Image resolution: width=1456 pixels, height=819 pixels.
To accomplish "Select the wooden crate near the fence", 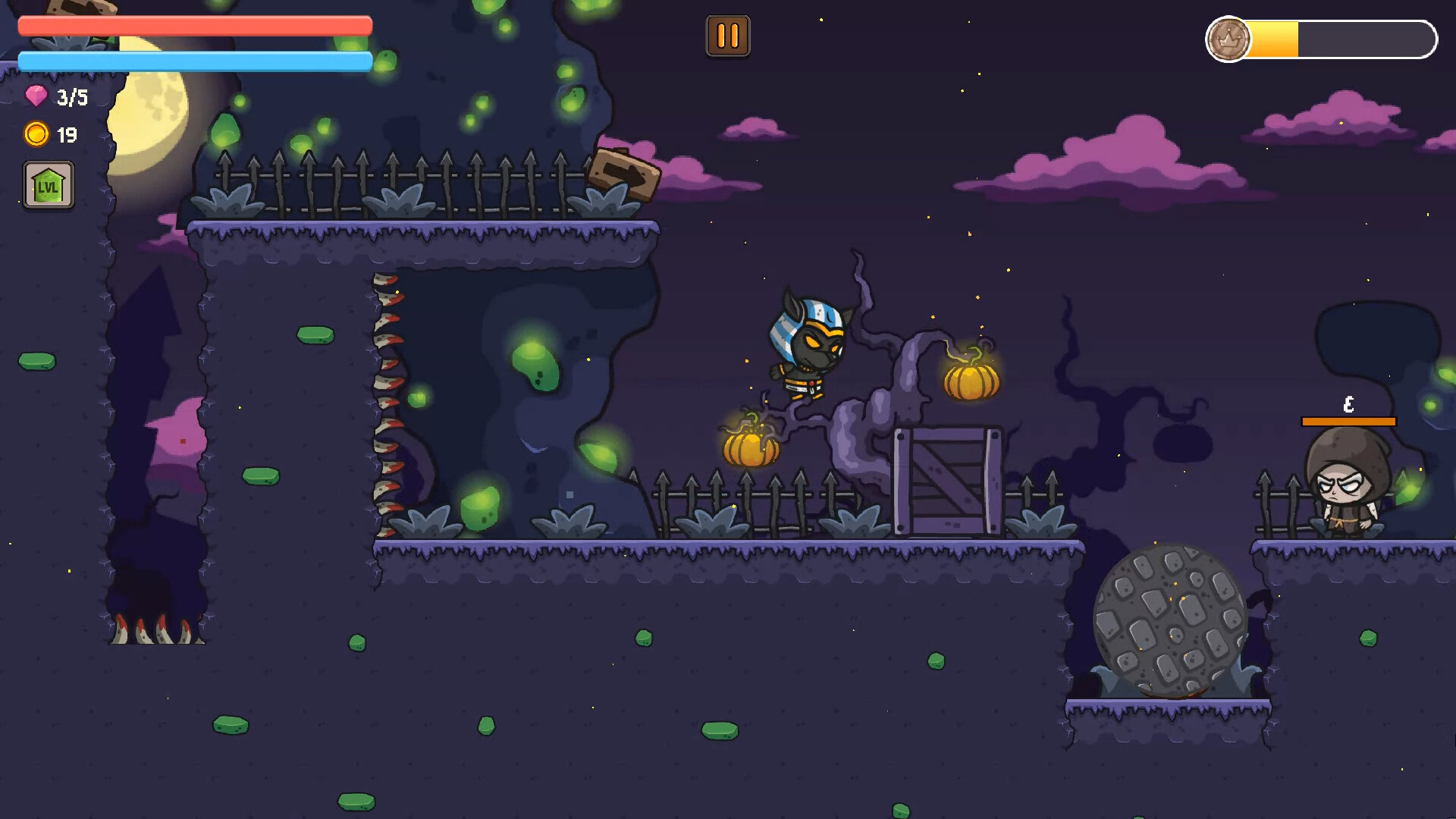I will (949, 483).
